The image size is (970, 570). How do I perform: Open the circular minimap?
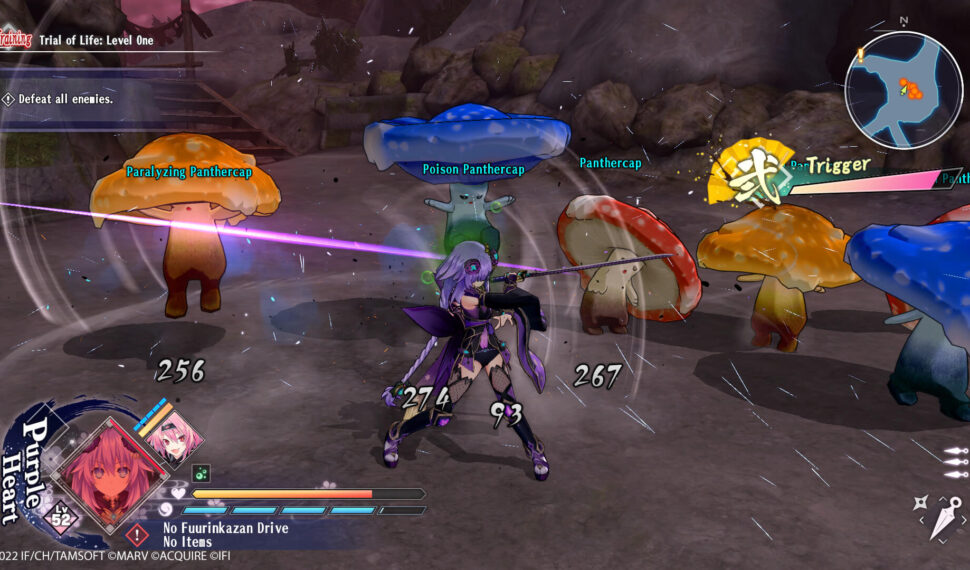coord(903,91)
